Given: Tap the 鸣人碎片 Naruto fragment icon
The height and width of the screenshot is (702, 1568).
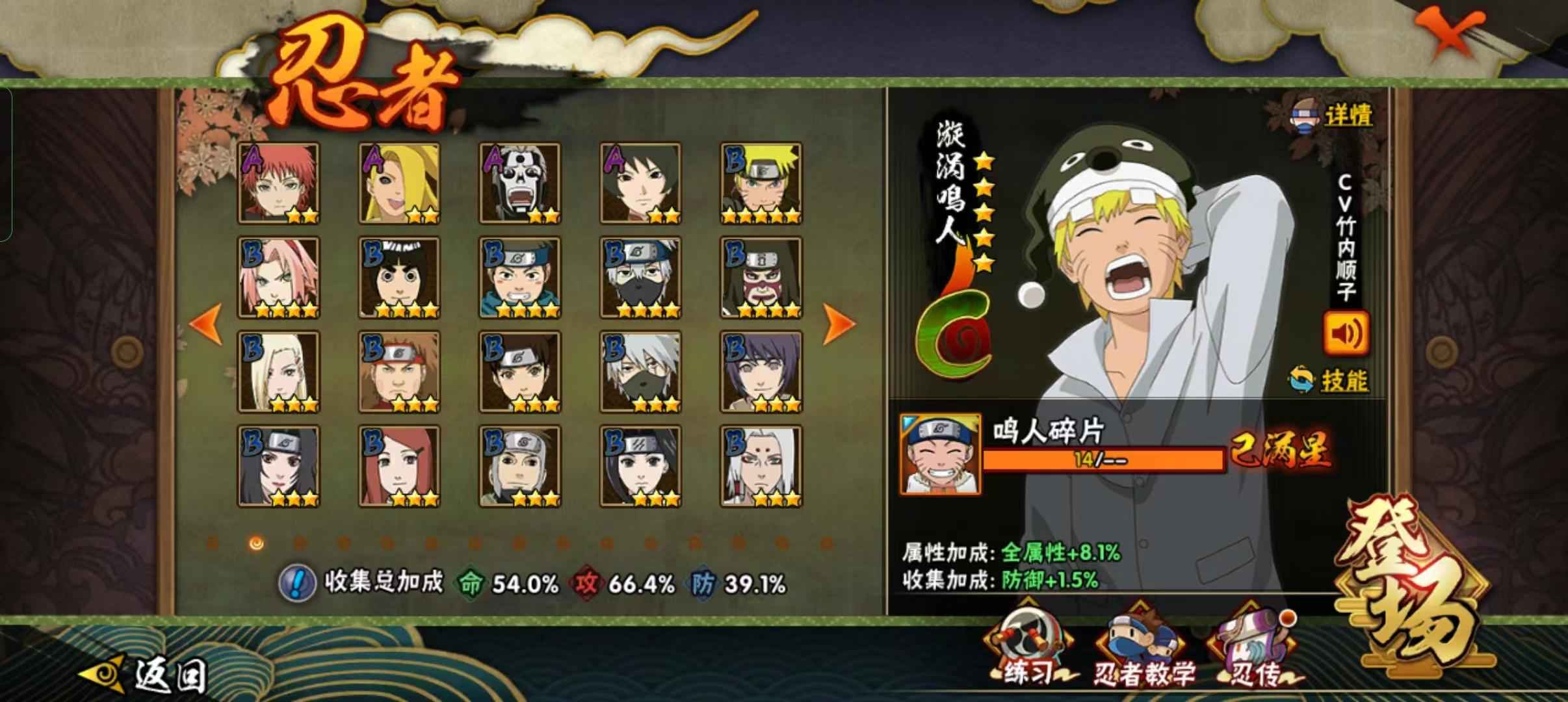Looking at the screenshot, I should coord(940,454).
